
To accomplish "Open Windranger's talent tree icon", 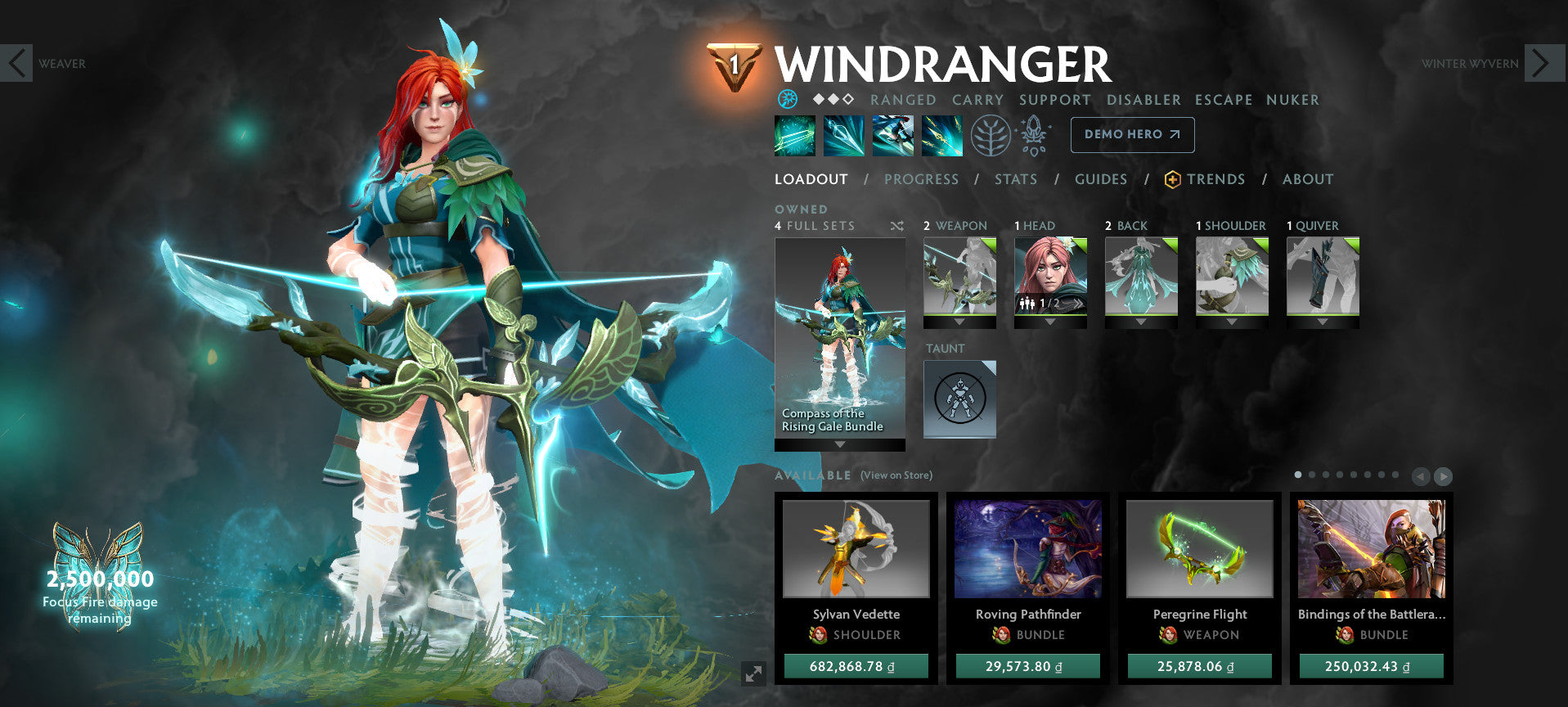I will tap(990, 135).
